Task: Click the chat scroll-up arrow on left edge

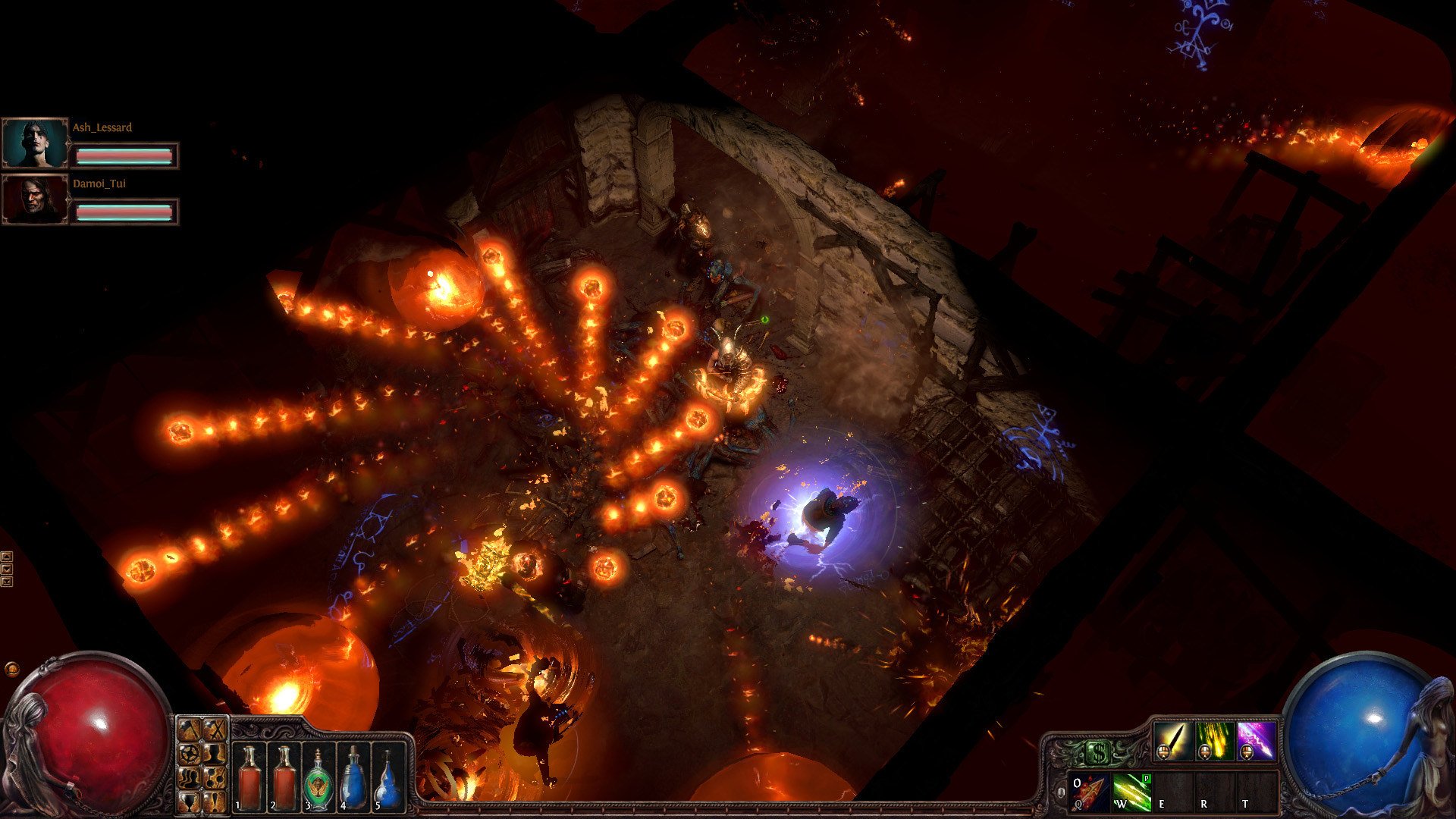Action: 7,557
